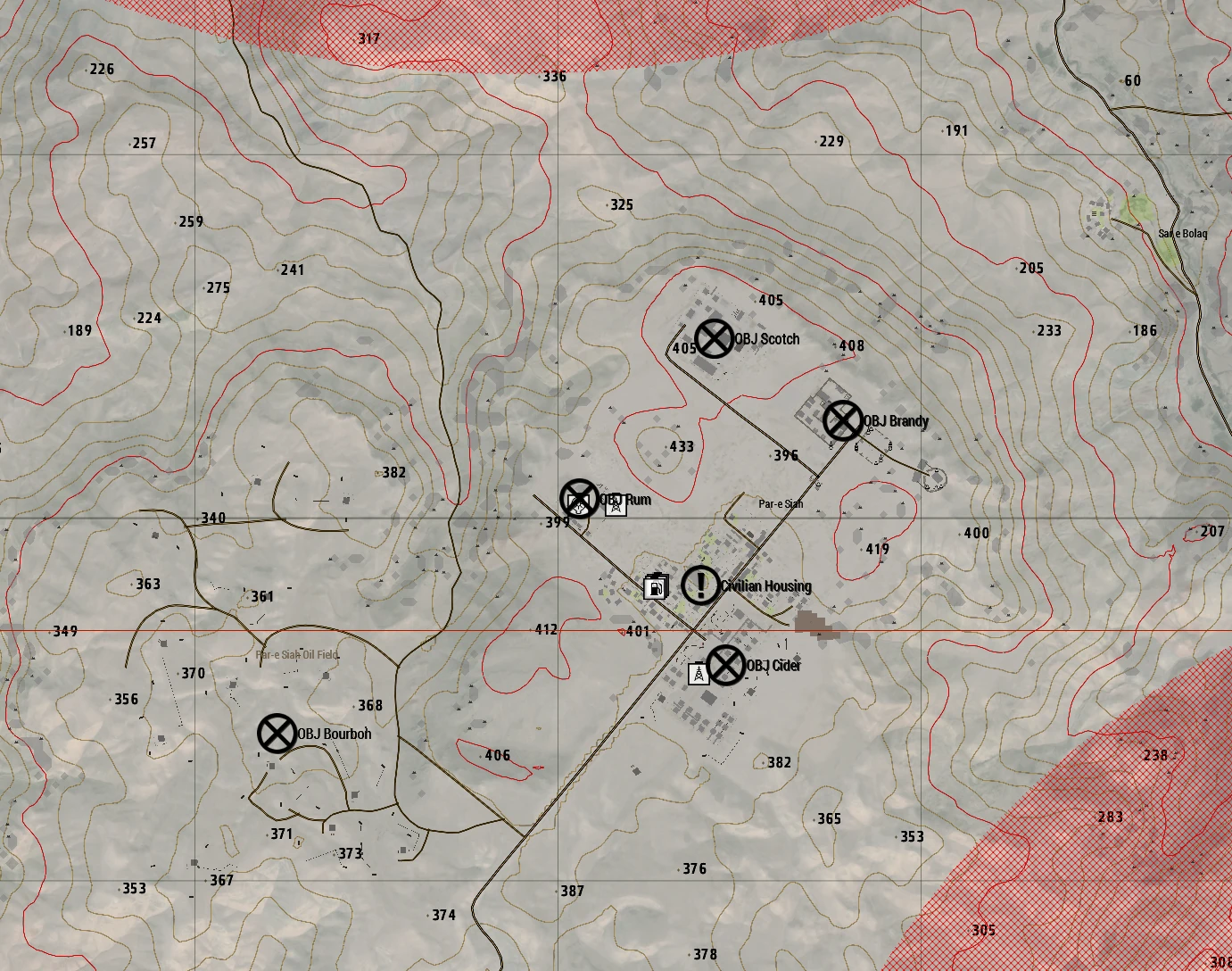The width and height of the screenshot is (1232, 971).
Task: Click the OBJ Scotch objective marker
Action: tap(713, 338)
